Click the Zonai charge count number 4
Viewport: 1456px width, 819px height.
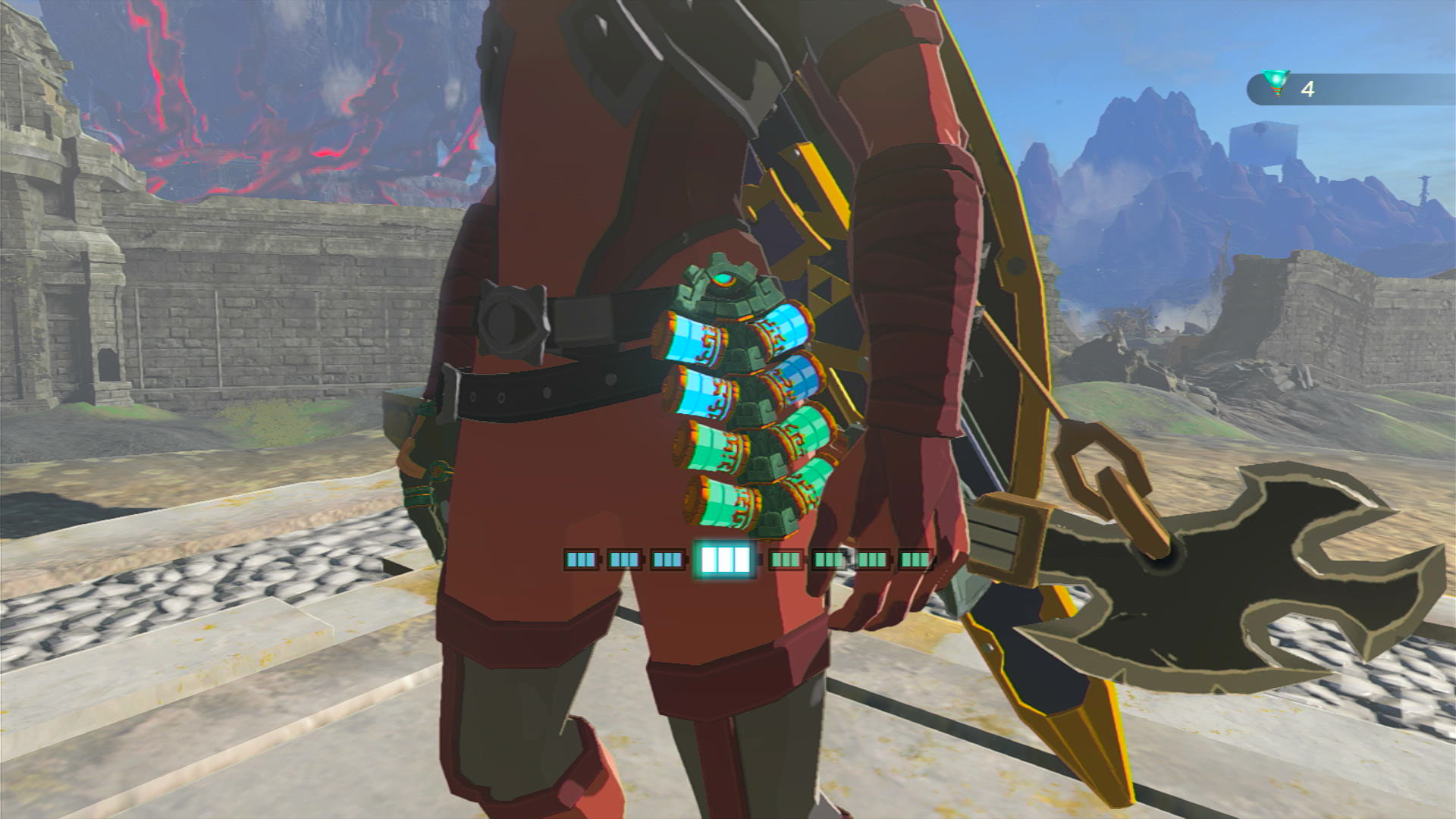tap(1309, 90)
